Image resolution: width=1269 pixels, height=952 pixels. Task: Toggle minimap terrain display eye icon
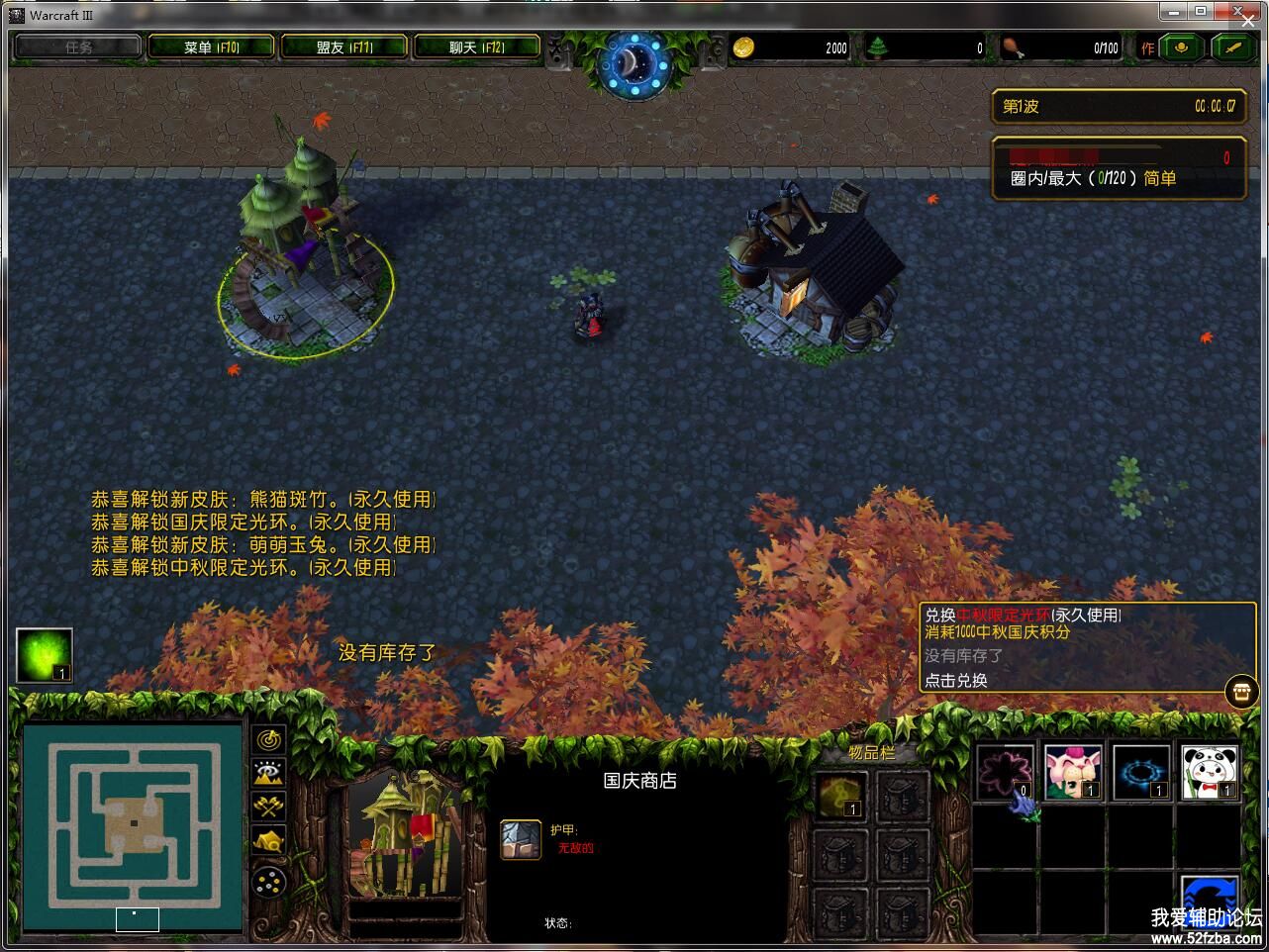click(x=269, y=773)
